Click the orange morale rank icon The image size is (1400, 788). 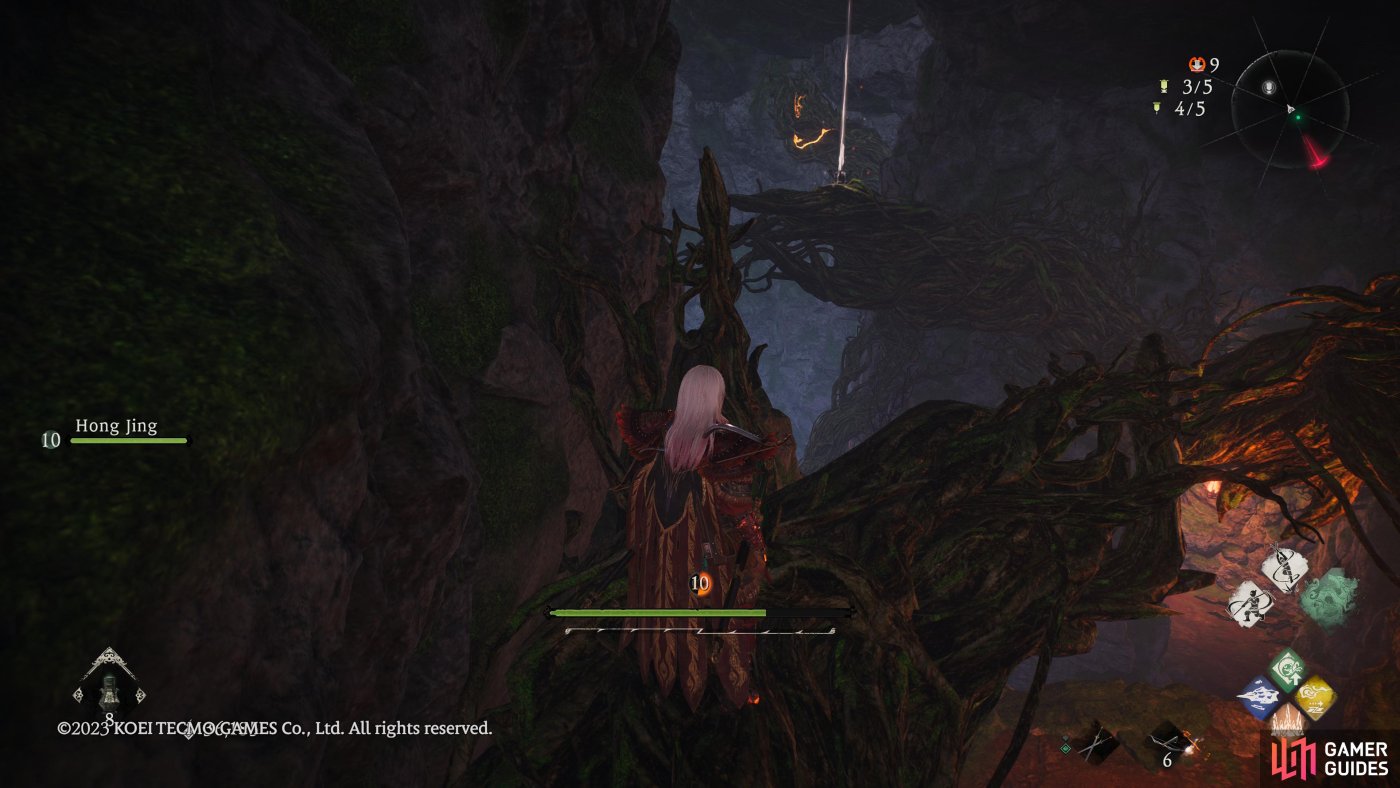pyautogui.click(x=1198, y=65)
